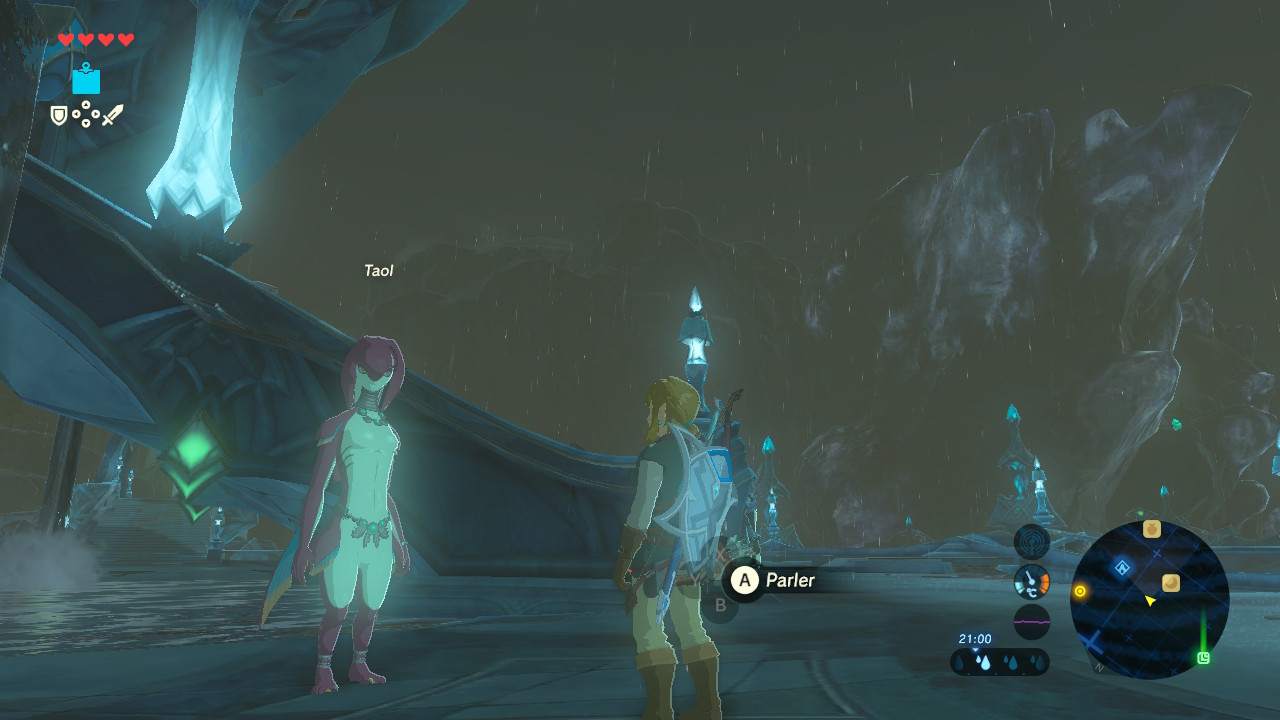Click the yellow quest objective marker
This screenshot has height=720, width=1280.
click(x=1080, y=592)
